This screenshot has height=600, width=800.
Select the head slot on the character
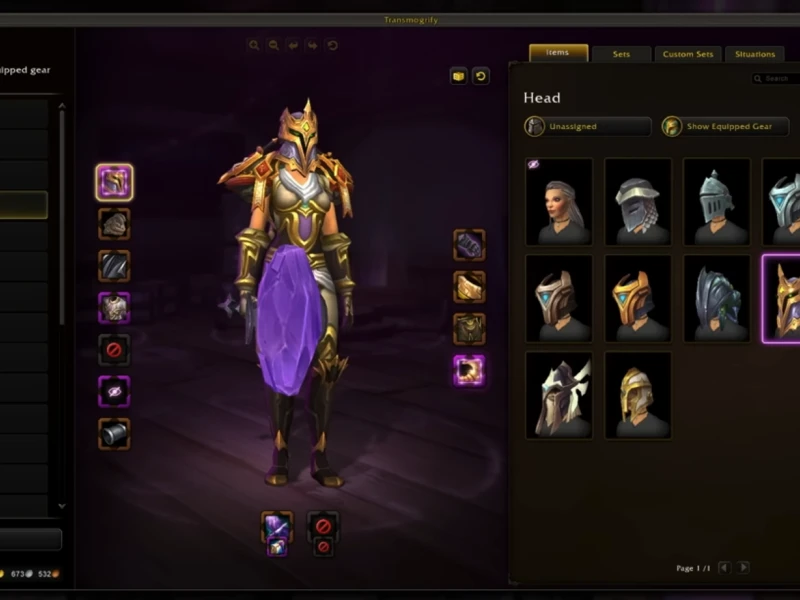point(114,182)
